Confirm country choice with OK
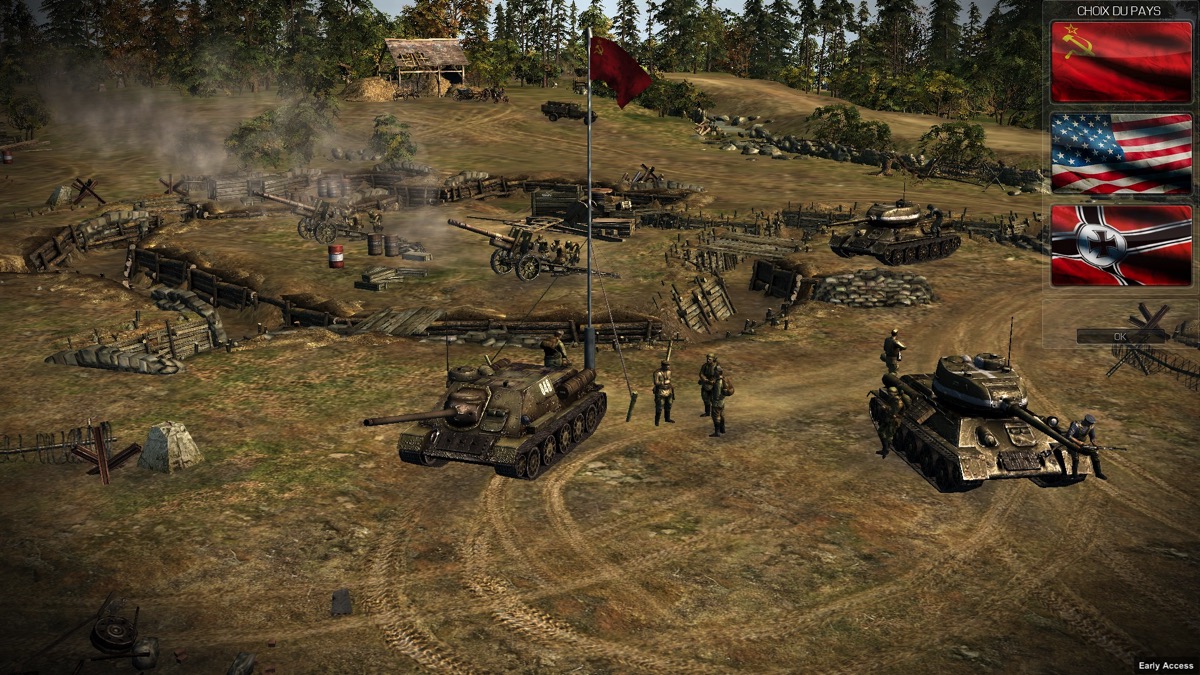This screenshot has height=675, width=1200. (1120, 337)
